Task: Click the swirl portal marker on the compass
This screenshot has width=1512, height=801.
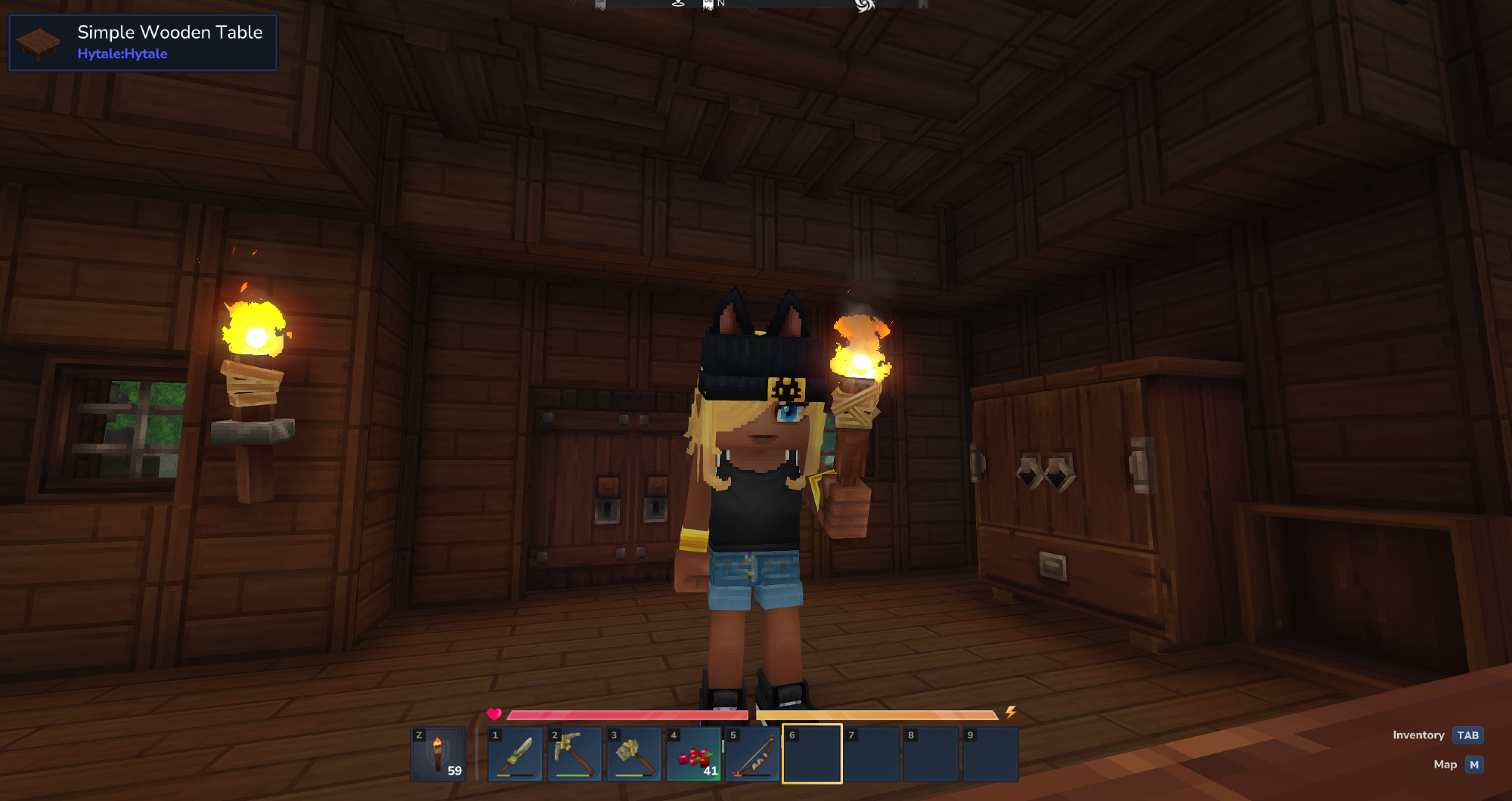Action: click(x=864, y=5)
